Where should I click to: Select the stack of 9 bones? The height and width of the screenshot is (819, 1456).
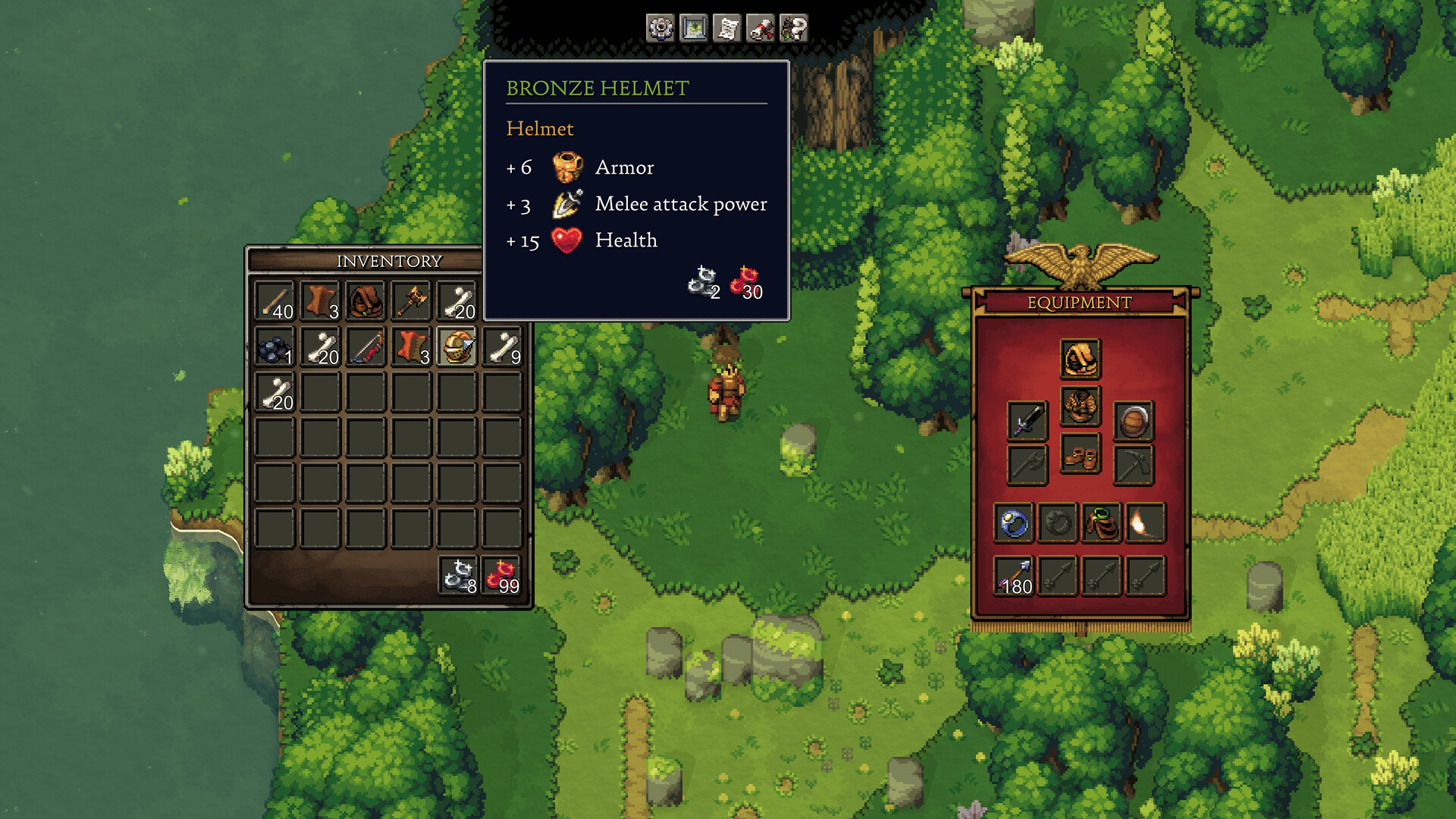503,347
